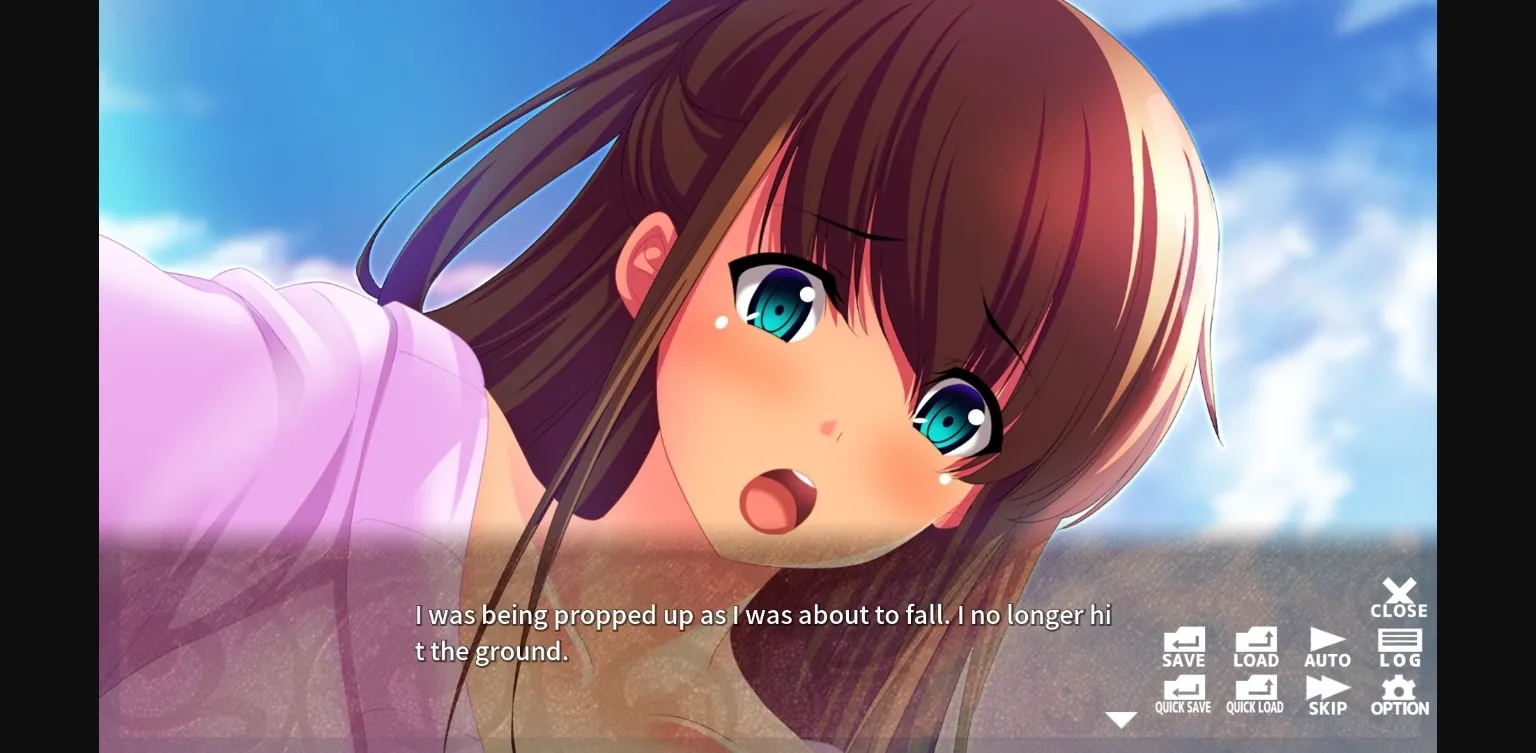
Task: Perform a Quick Load
Action: pyautogui.click(x=1256, y=692)
